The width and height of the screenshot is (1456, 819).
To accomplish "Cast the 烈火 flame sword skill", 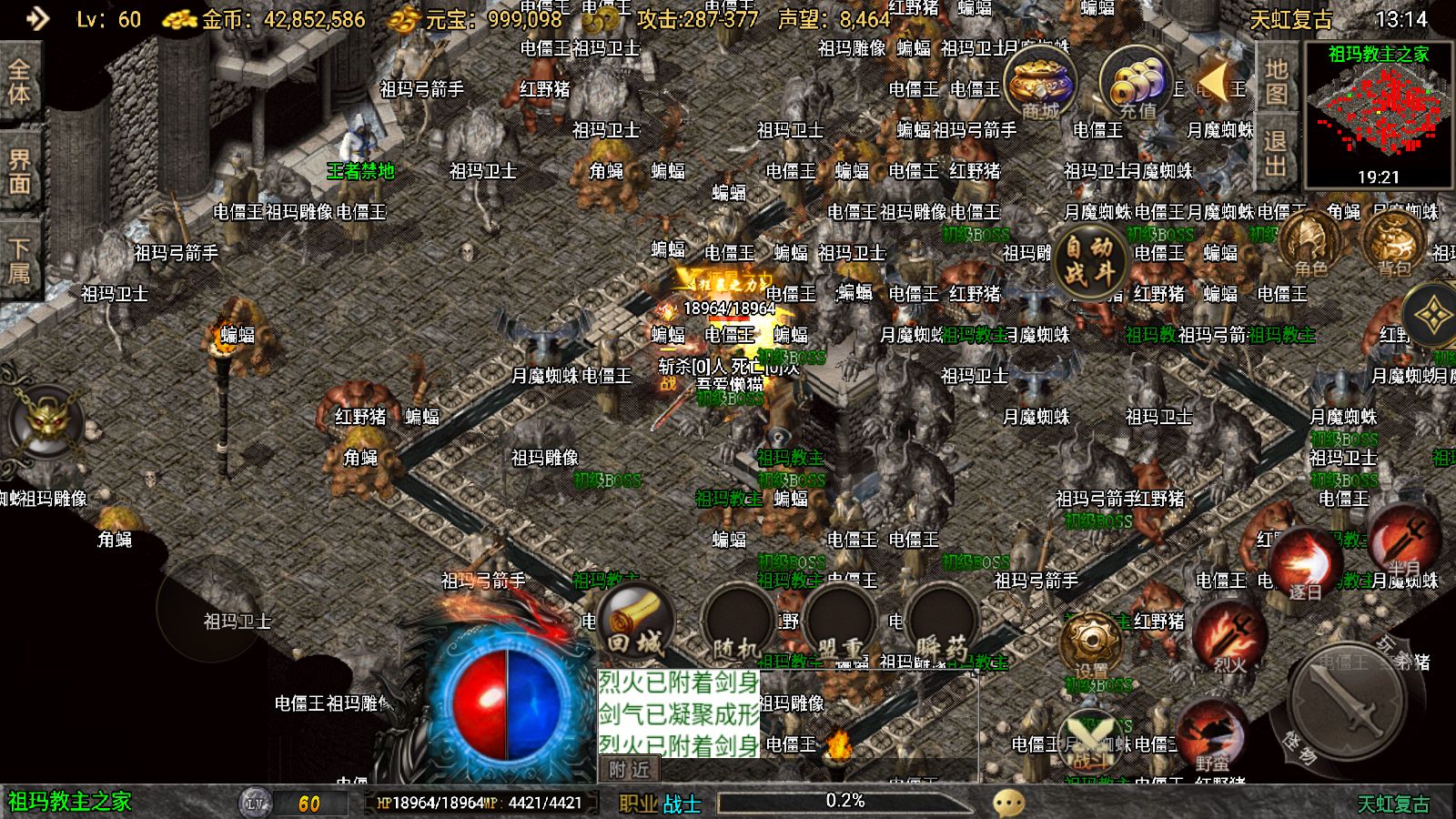I will pos(1230,637).
